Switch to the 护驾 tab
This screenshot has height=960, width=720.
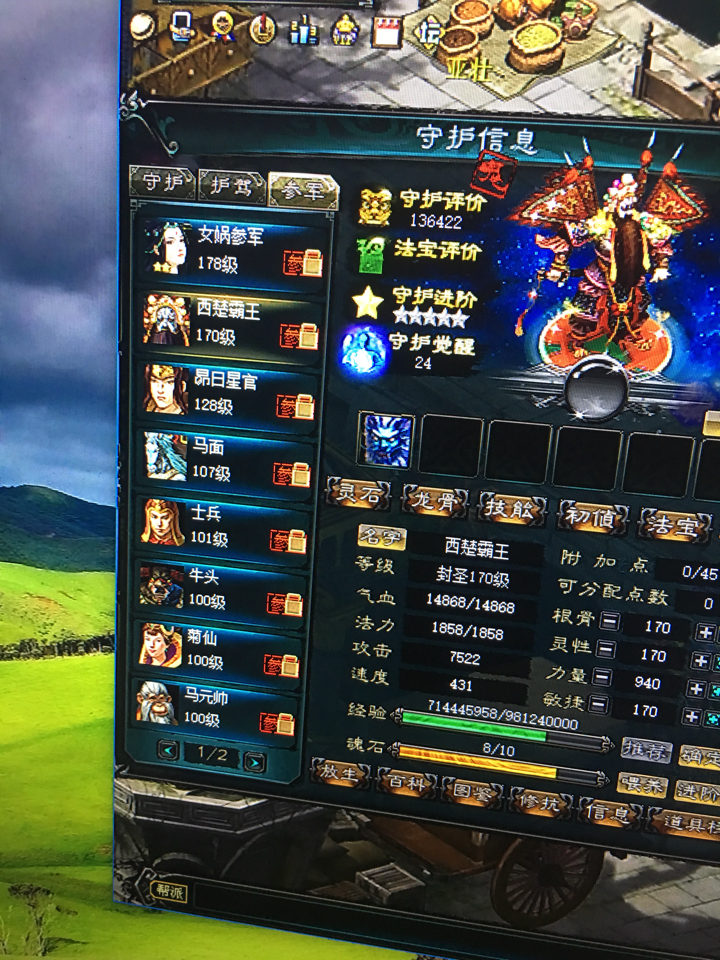point(231,184)
